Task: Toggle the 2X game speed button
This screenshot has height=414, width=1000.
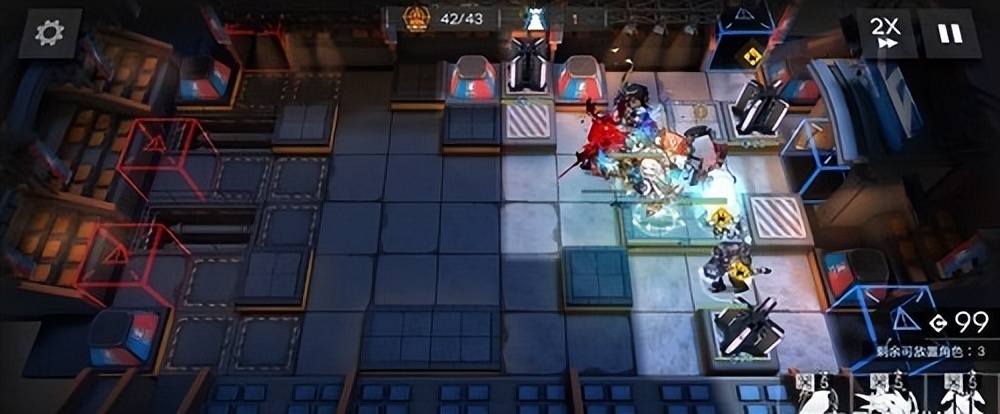Action: click(x=885, y=33)
